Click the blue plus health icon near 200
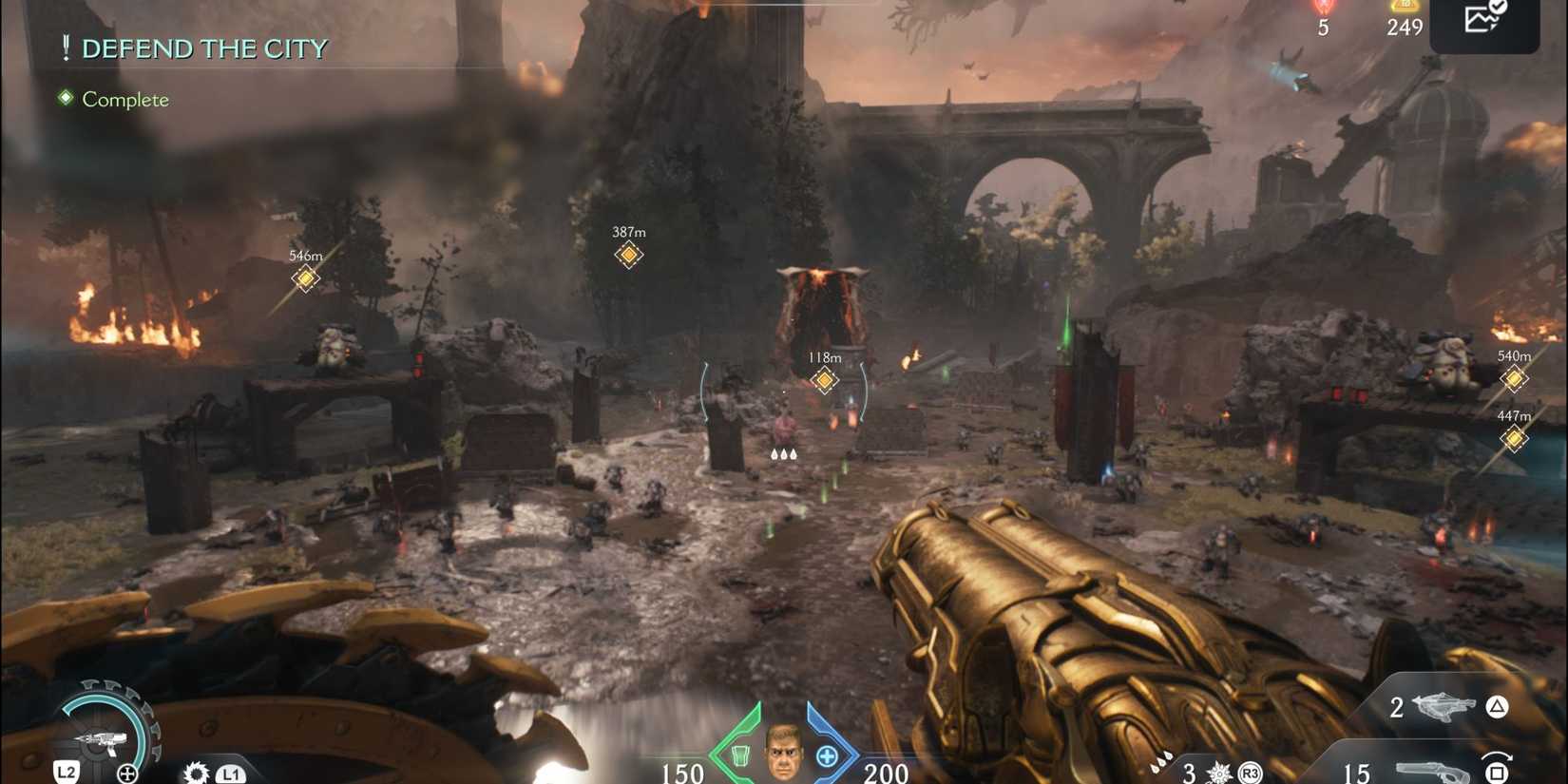The image size is (1568, 784). 827,755
